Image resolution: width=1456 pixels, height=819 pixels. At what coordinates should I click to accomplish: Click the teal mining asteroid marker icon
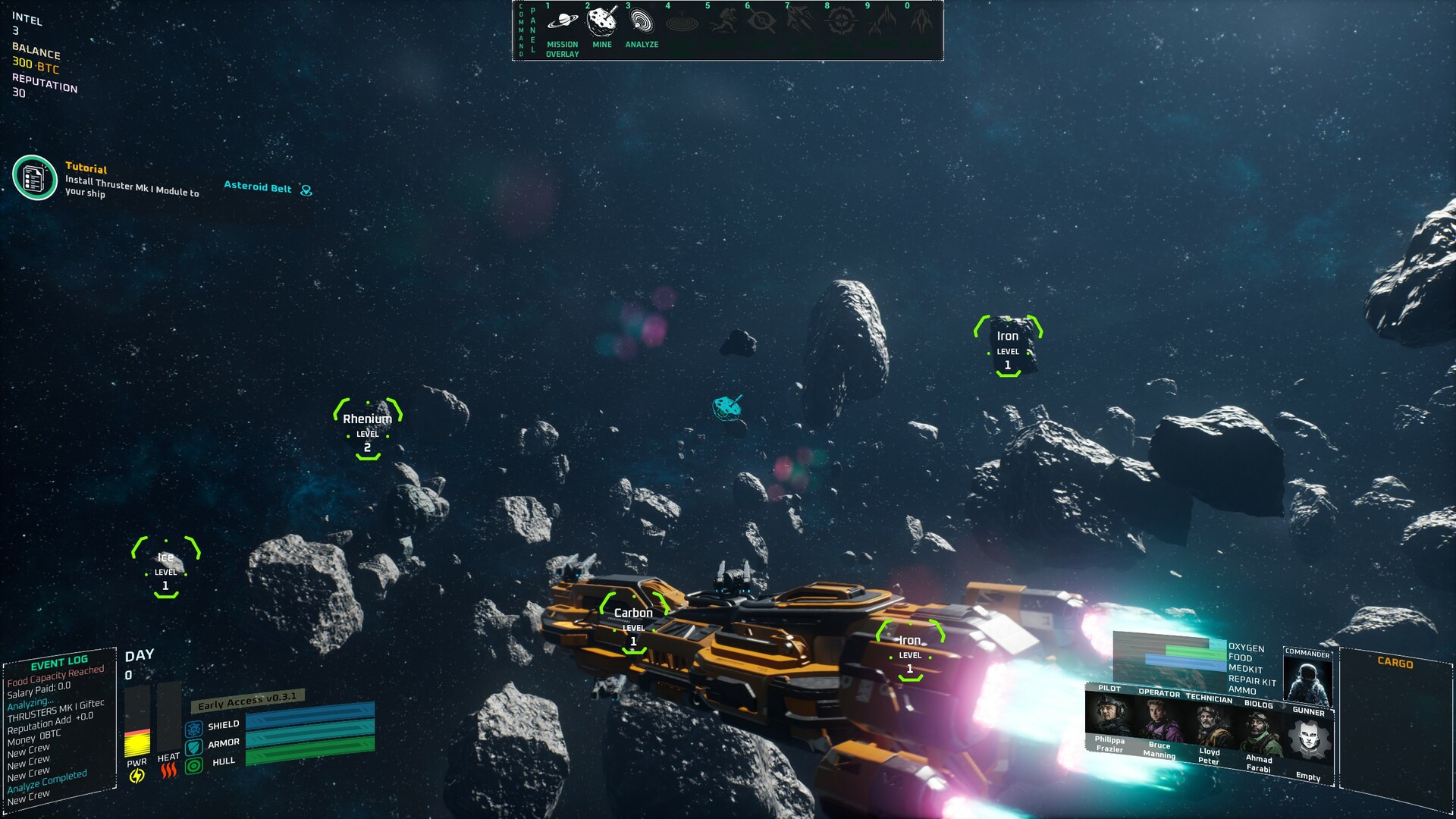click(x=726, y=407)
